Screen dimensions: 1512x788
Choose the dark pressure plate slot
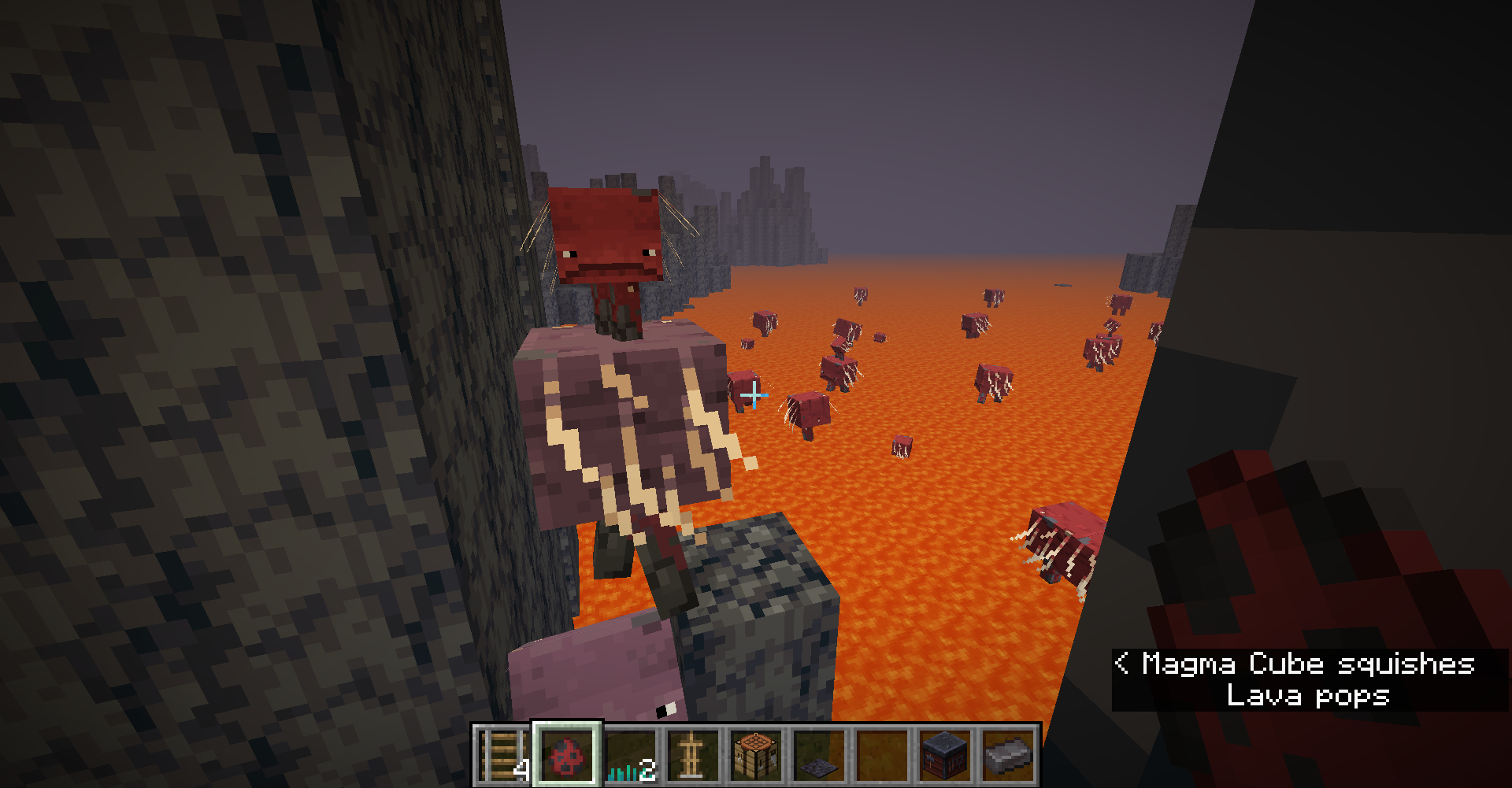pyautogui.click(x=819, y=755)
